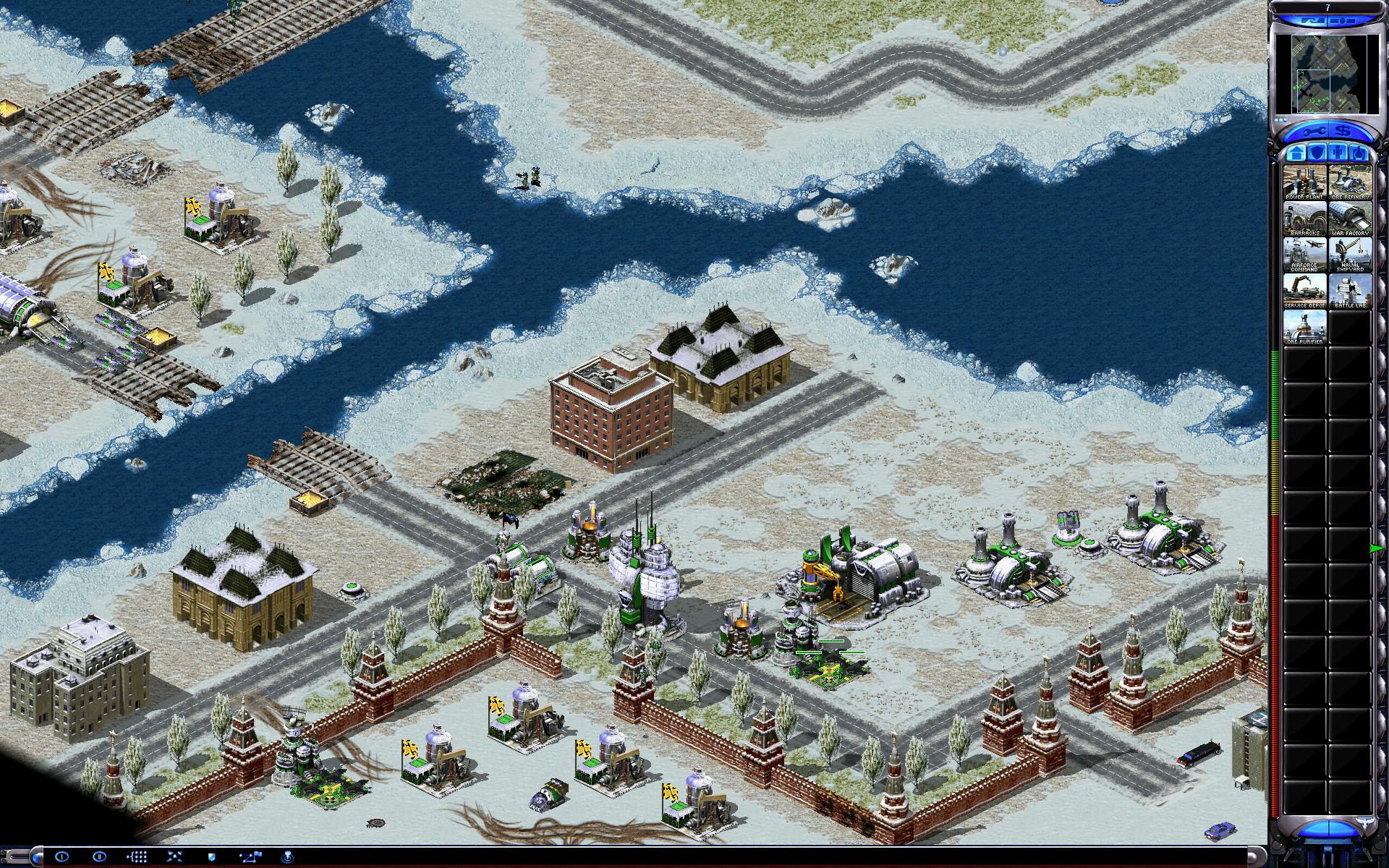Construct a Service Depot
Screen dimensions: 1389x868
tap(1304, 291)
